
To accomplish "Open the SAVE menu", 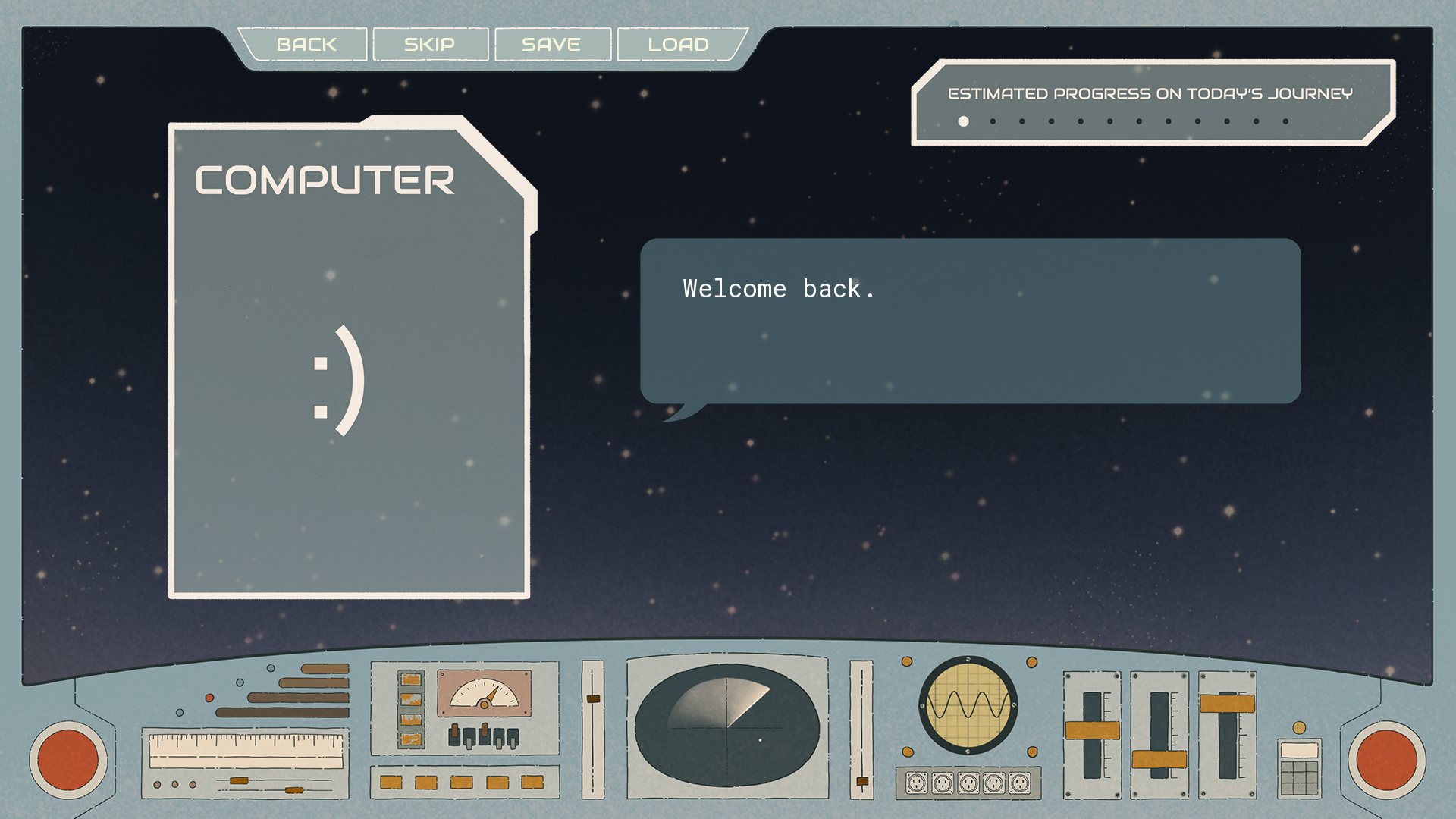I will [x=551, y=45].
